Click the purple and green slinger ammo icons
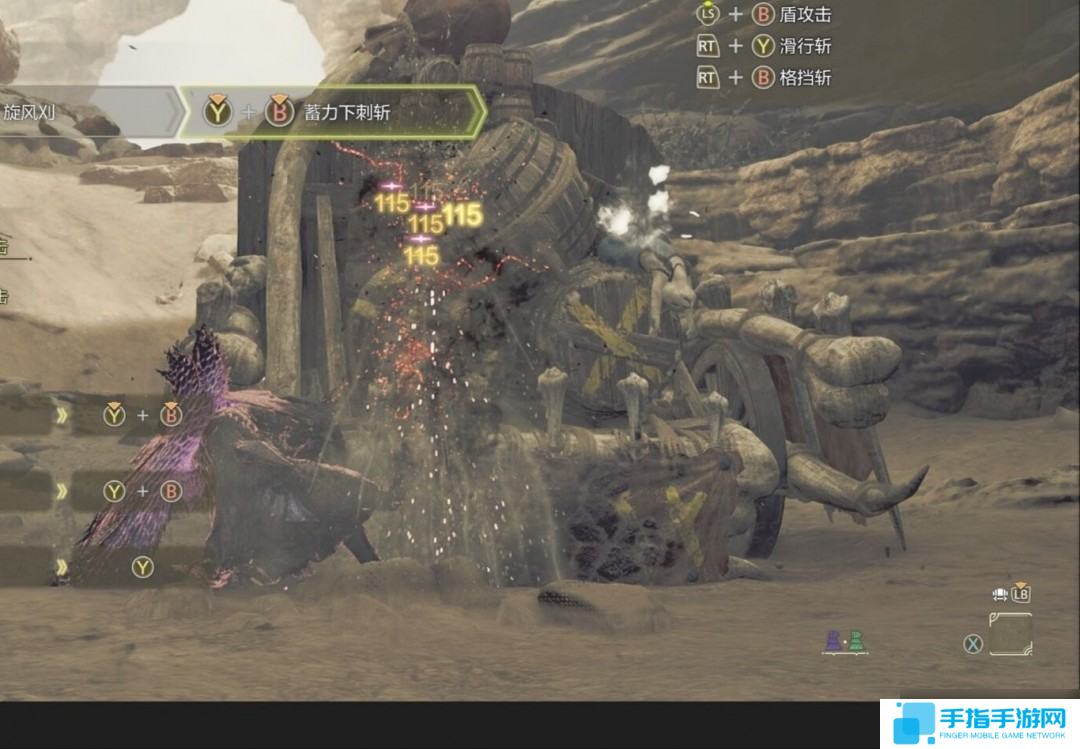Image resolution: width=1080 pixels, height=749 pixels. [x=843, y=642]
